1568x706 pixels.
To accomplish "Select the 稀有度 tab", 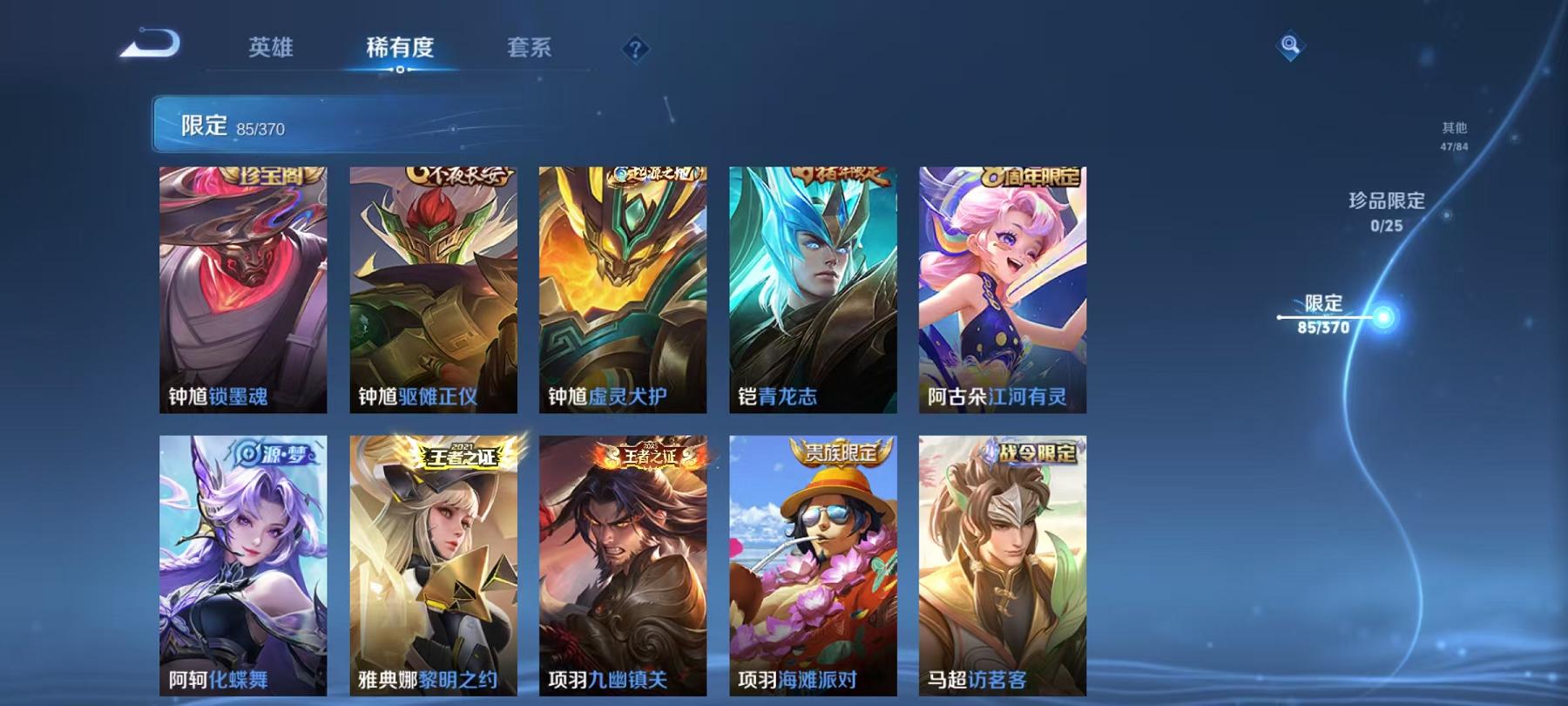I will (401, 50).
